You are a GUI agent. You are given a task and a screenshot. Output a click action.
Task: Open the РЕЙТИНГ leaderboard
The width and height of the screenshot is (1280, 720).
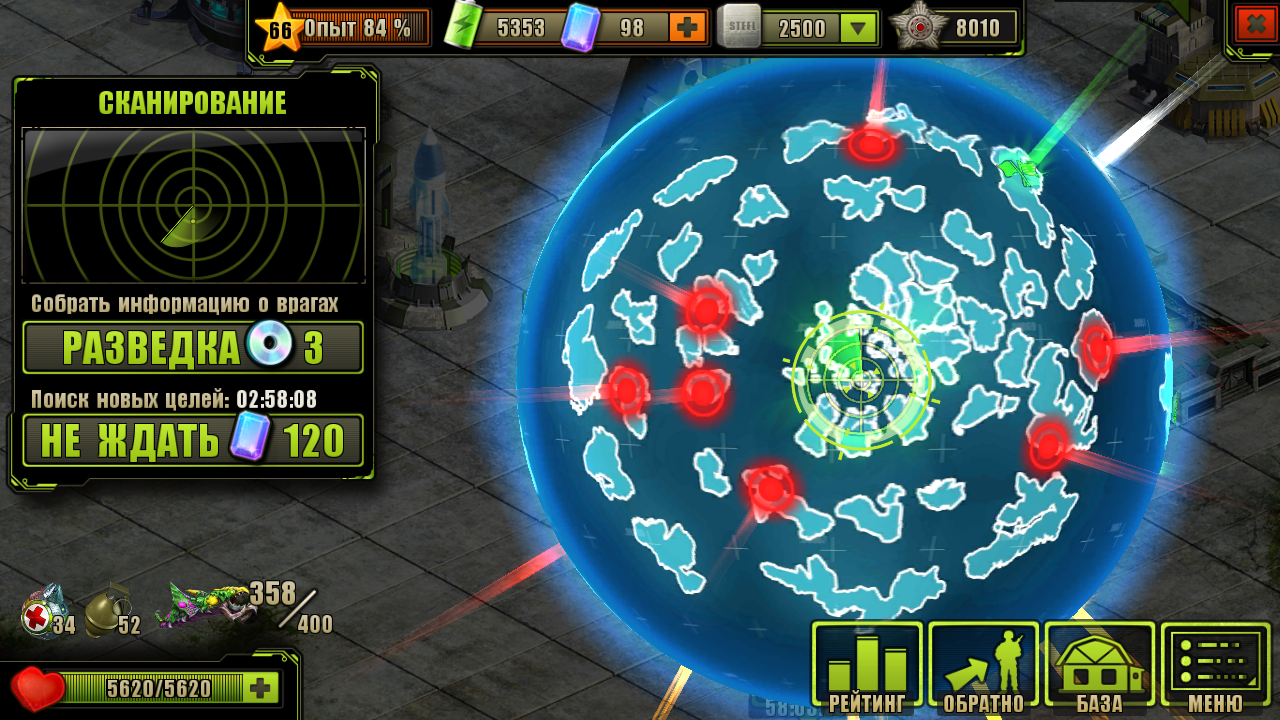click(867, 665)
